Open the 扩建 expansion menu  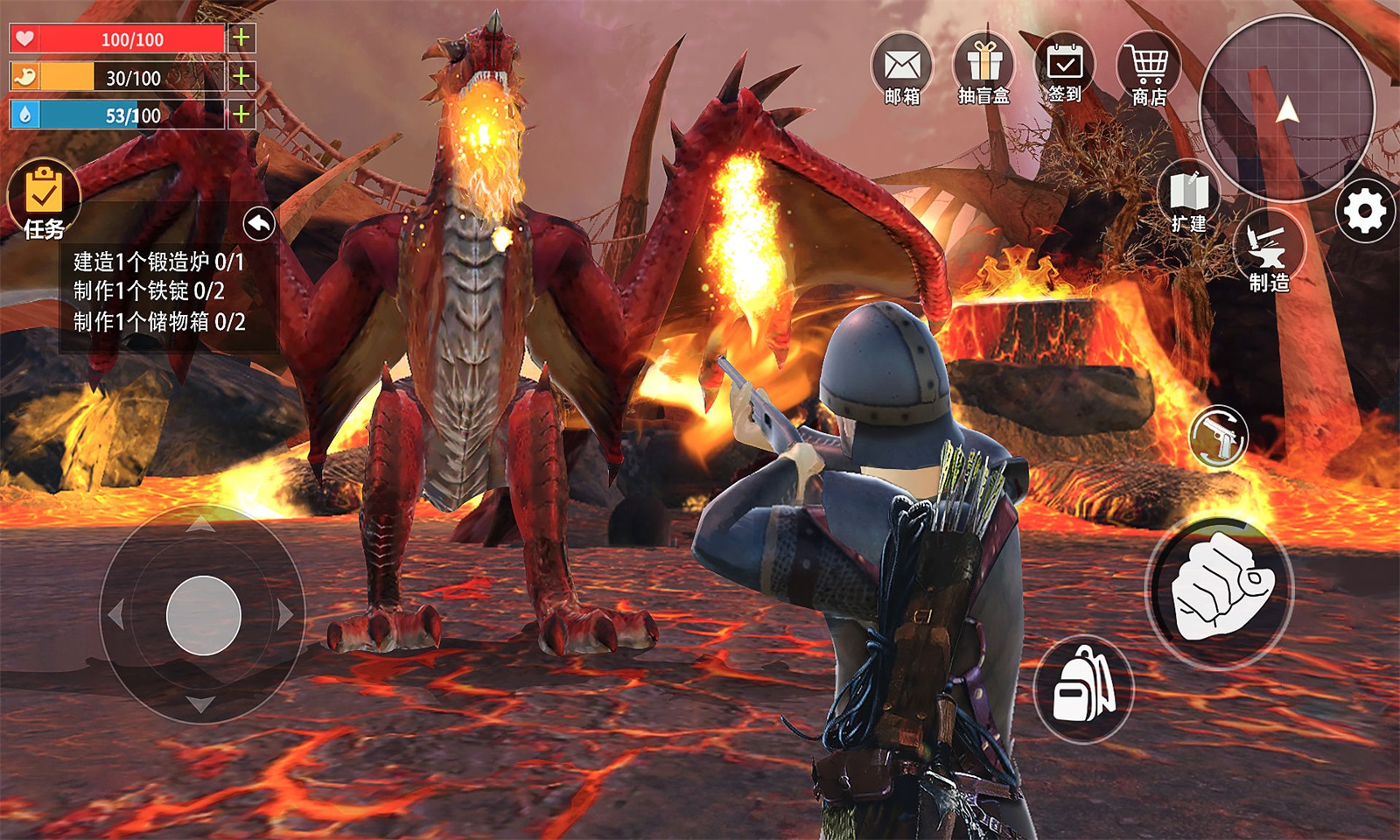[x=1188, y=198]
